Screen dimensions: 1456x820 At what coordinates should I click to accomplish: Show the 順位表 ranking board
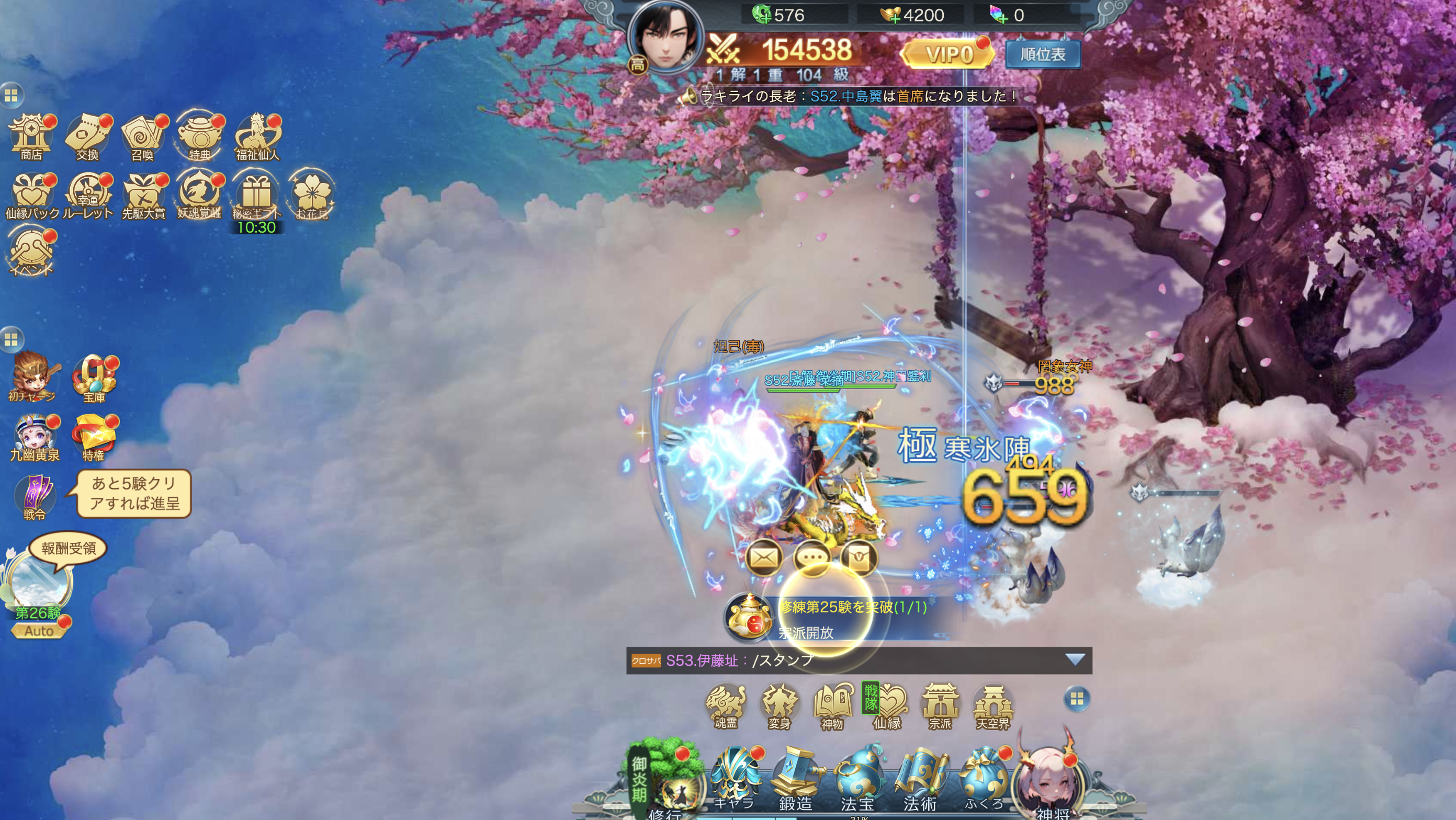(x=1043, y=54)
